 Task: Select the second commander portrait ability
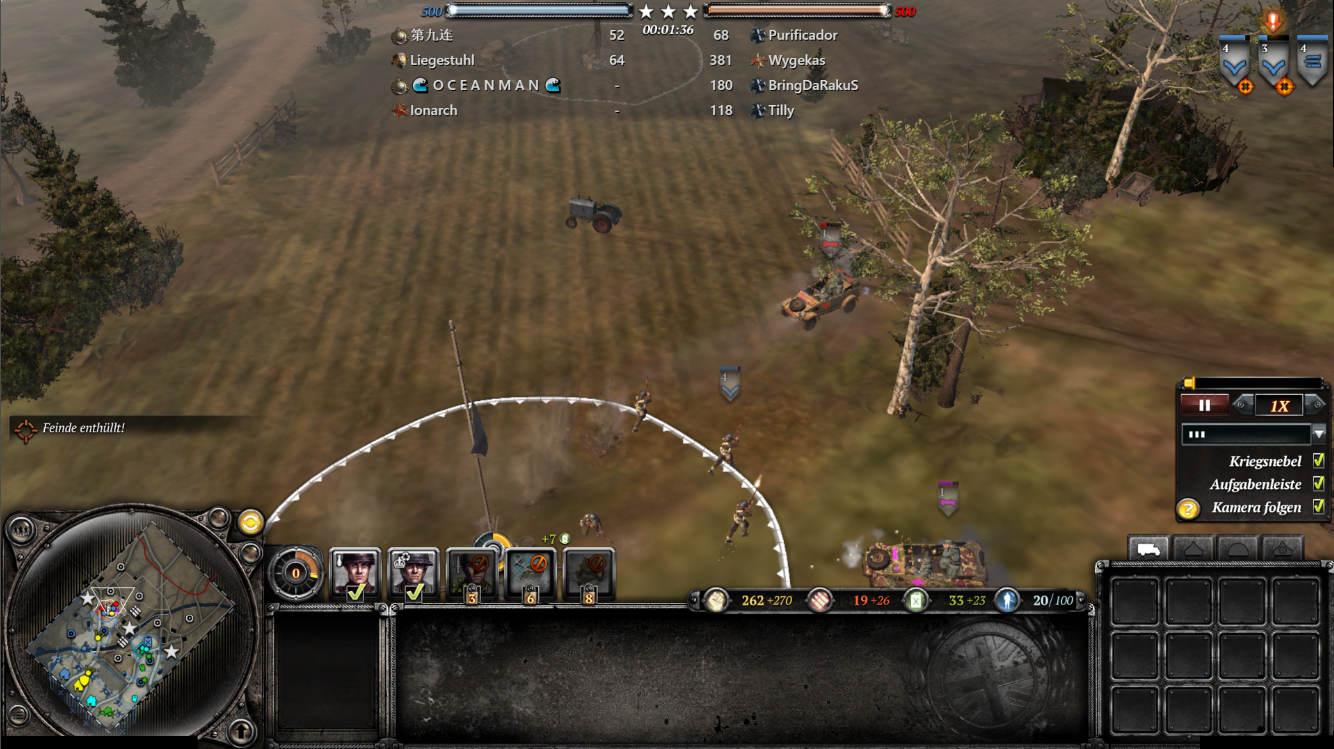coord(413,573)
